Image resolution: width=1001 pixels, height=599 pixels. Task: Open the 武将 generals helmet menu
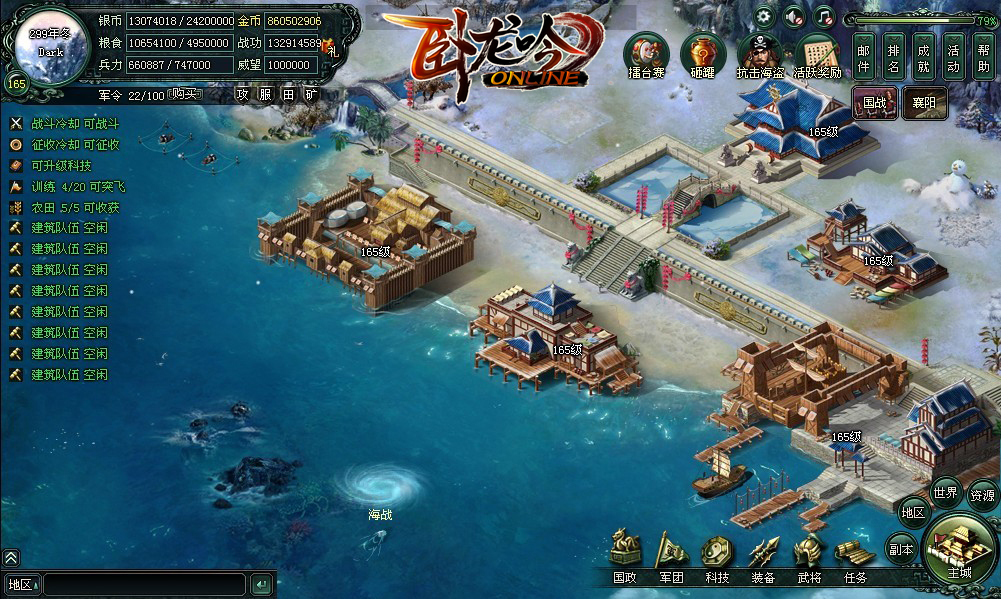coord(809,556)
